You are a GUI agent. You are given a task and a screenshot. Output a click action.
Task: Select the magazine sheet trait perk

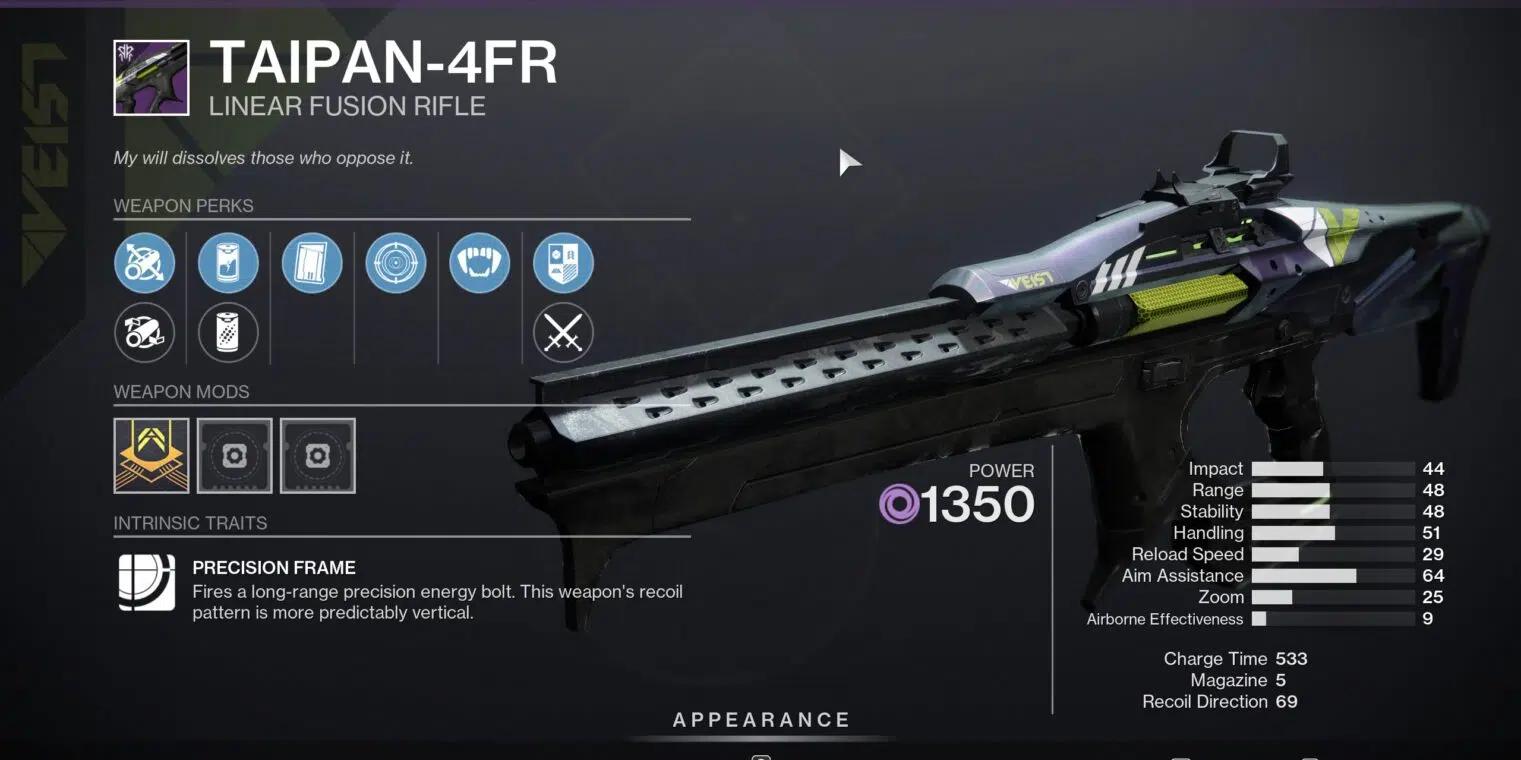pyautogui.click(x=312, y=264)
